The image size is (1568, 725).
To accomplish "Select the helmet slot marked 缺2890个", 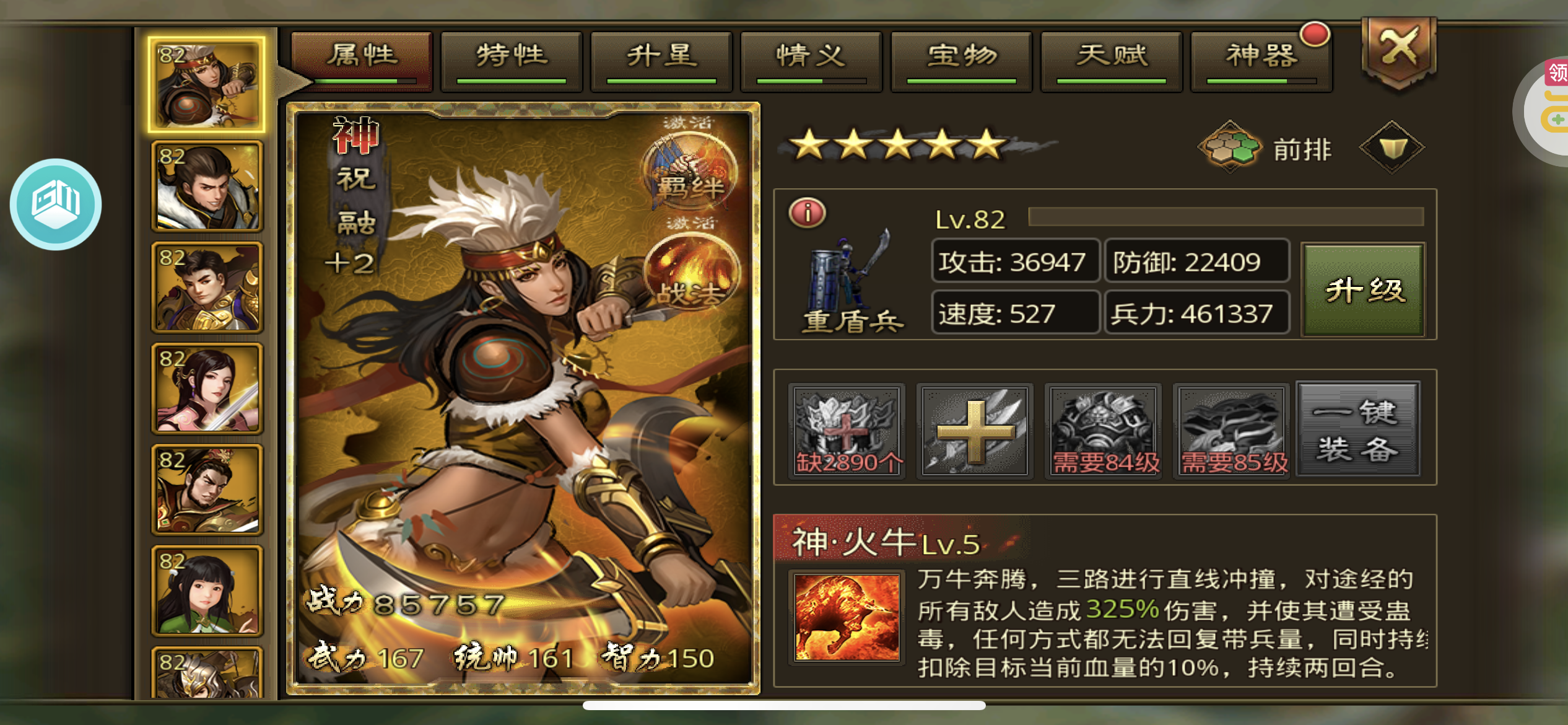I will tap(847, 431).
